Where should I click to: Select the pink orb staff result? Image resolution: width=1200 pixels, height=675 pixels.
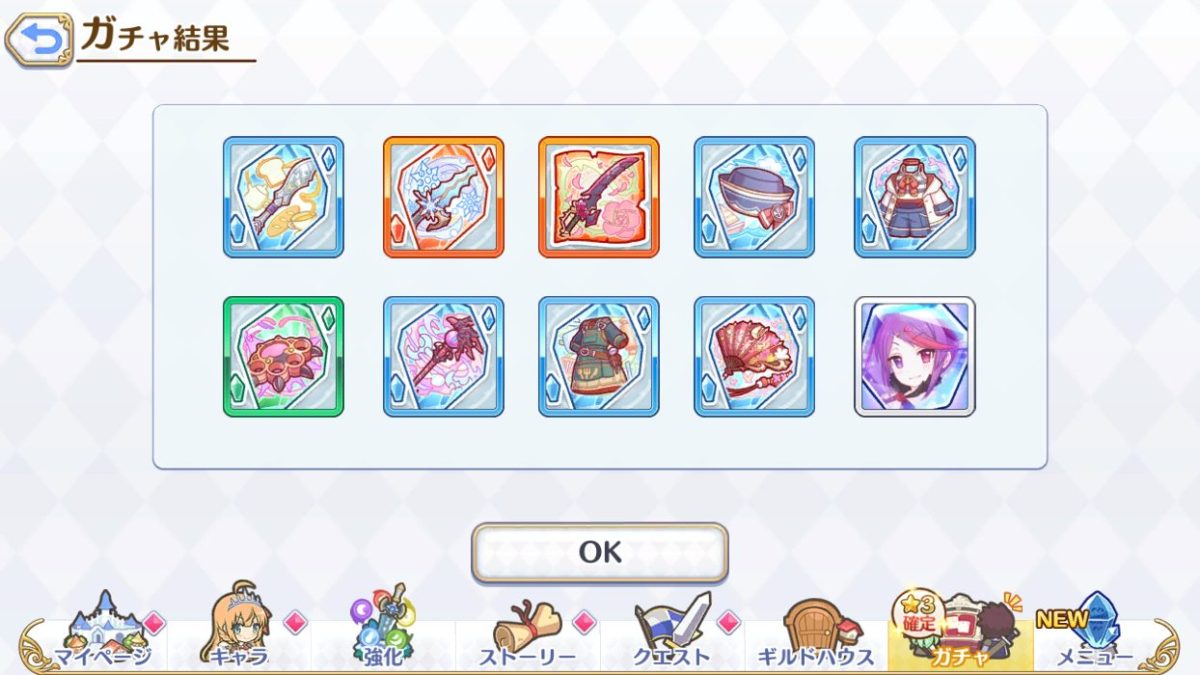point(443,357)
